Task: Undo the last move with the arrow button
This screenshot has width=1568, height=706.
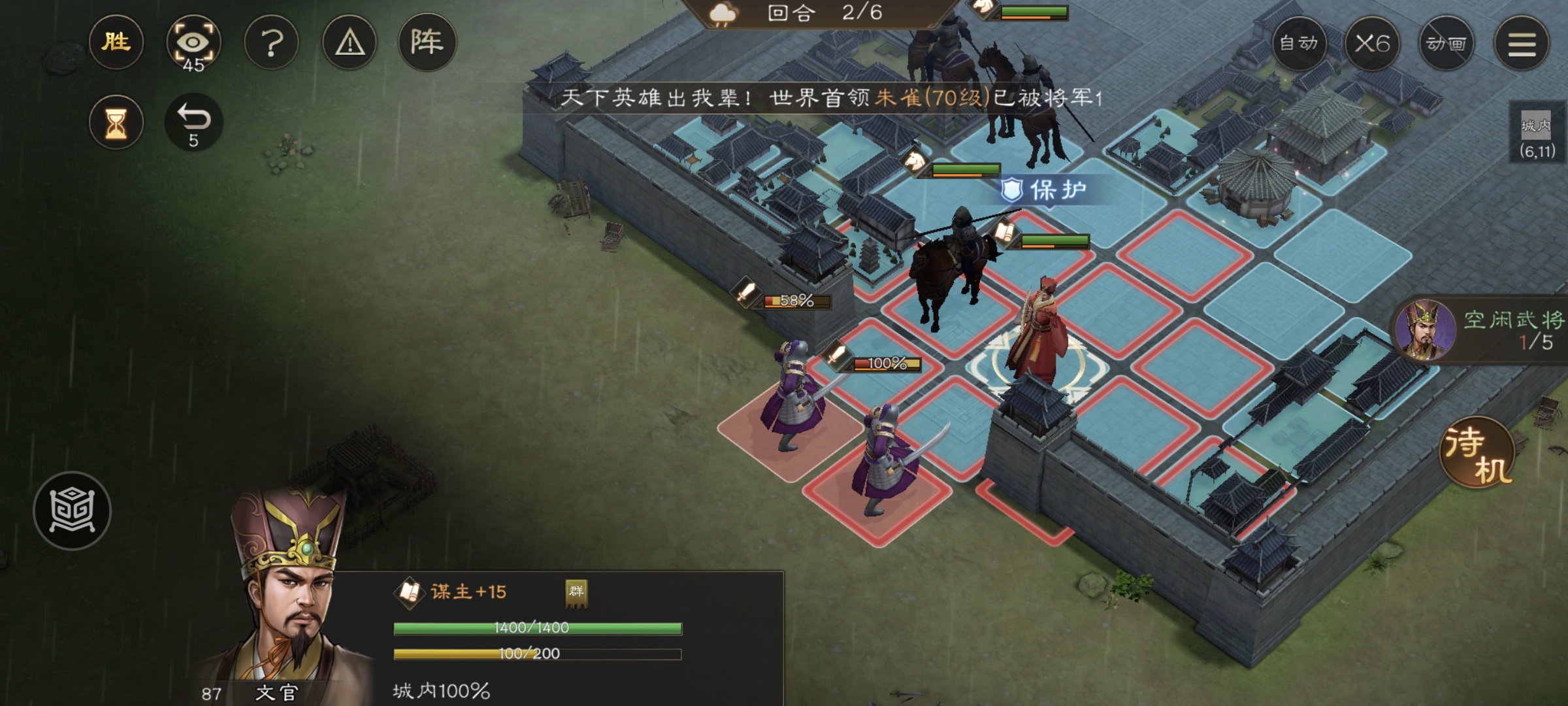Action: (x=193, y=122)
